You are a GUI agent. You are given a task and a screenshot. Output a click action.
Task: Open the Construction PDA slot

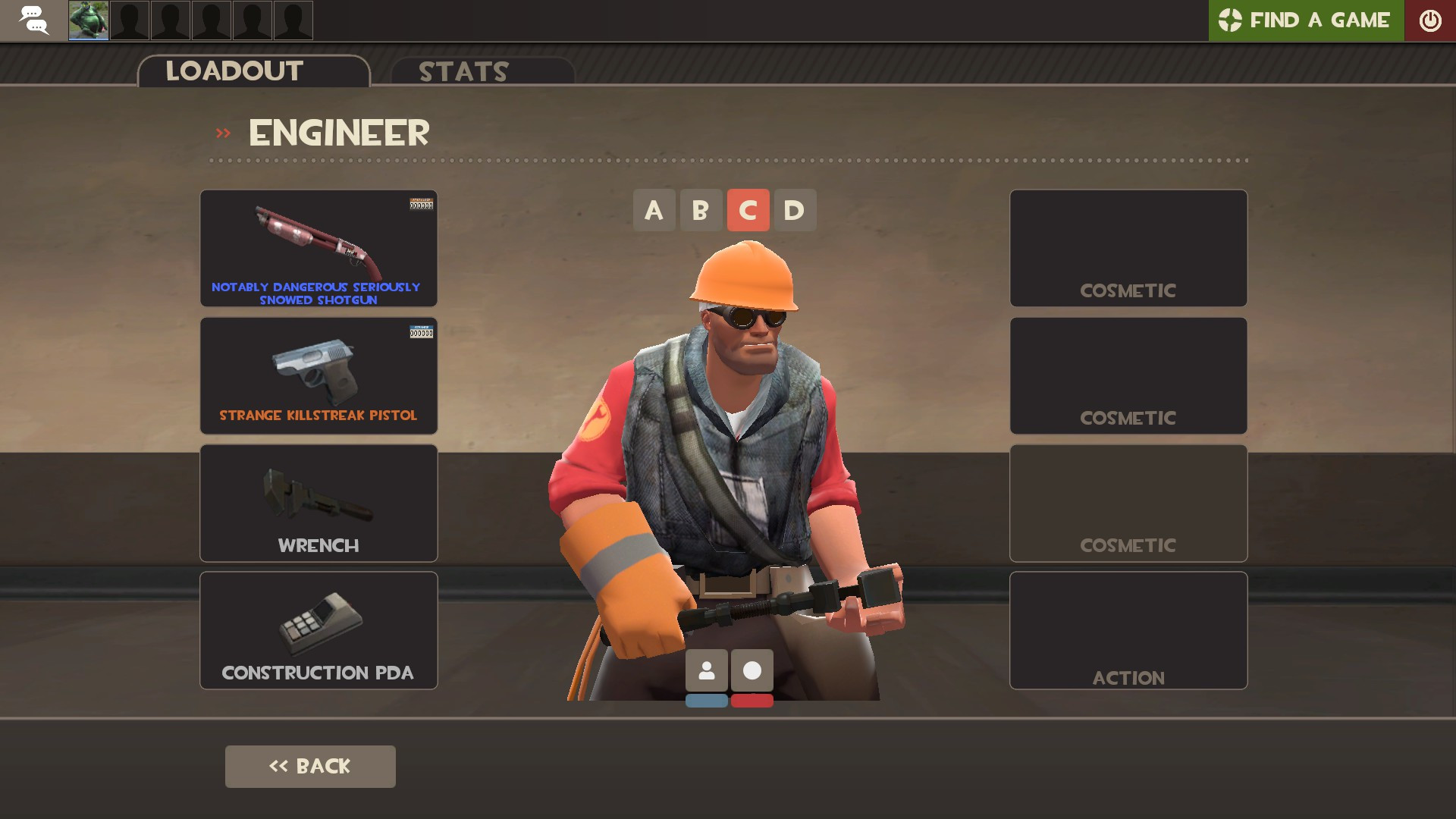click(318, 629)
